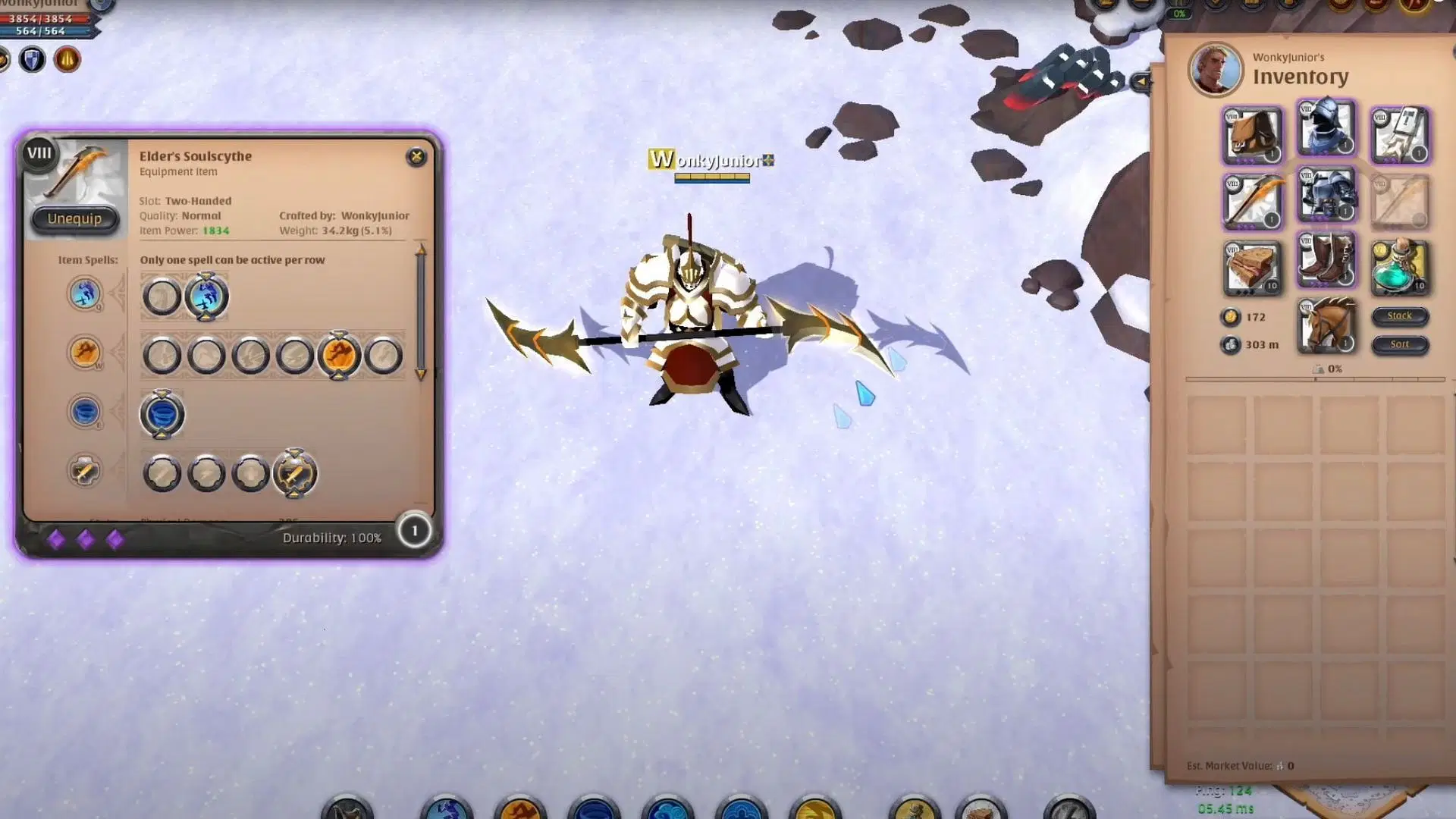Click WonkyJunior's avatar portrait in the inventory header

coord(1215,69)
